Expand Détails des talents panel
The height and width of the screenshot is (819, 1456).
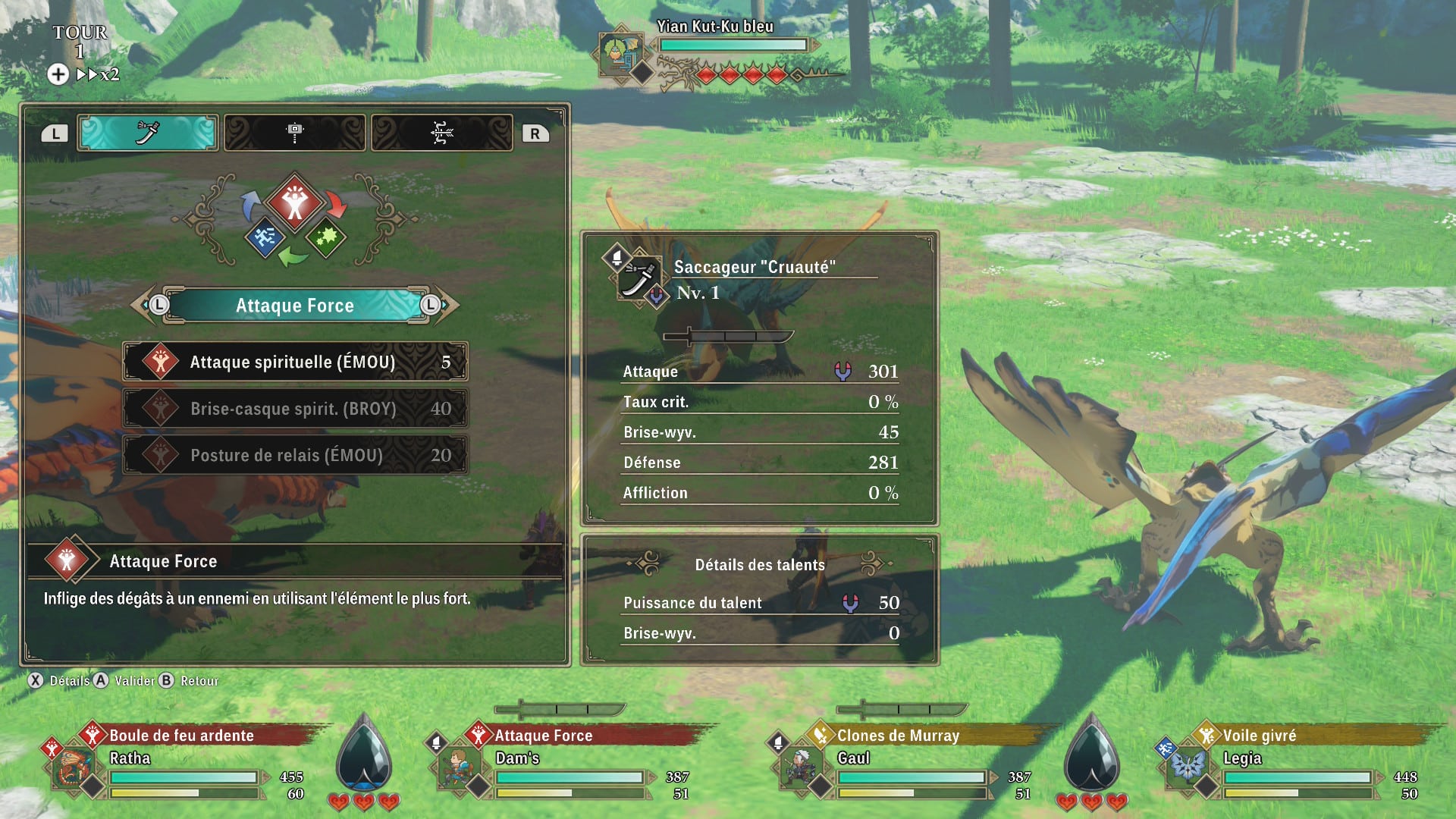(758, 564)
